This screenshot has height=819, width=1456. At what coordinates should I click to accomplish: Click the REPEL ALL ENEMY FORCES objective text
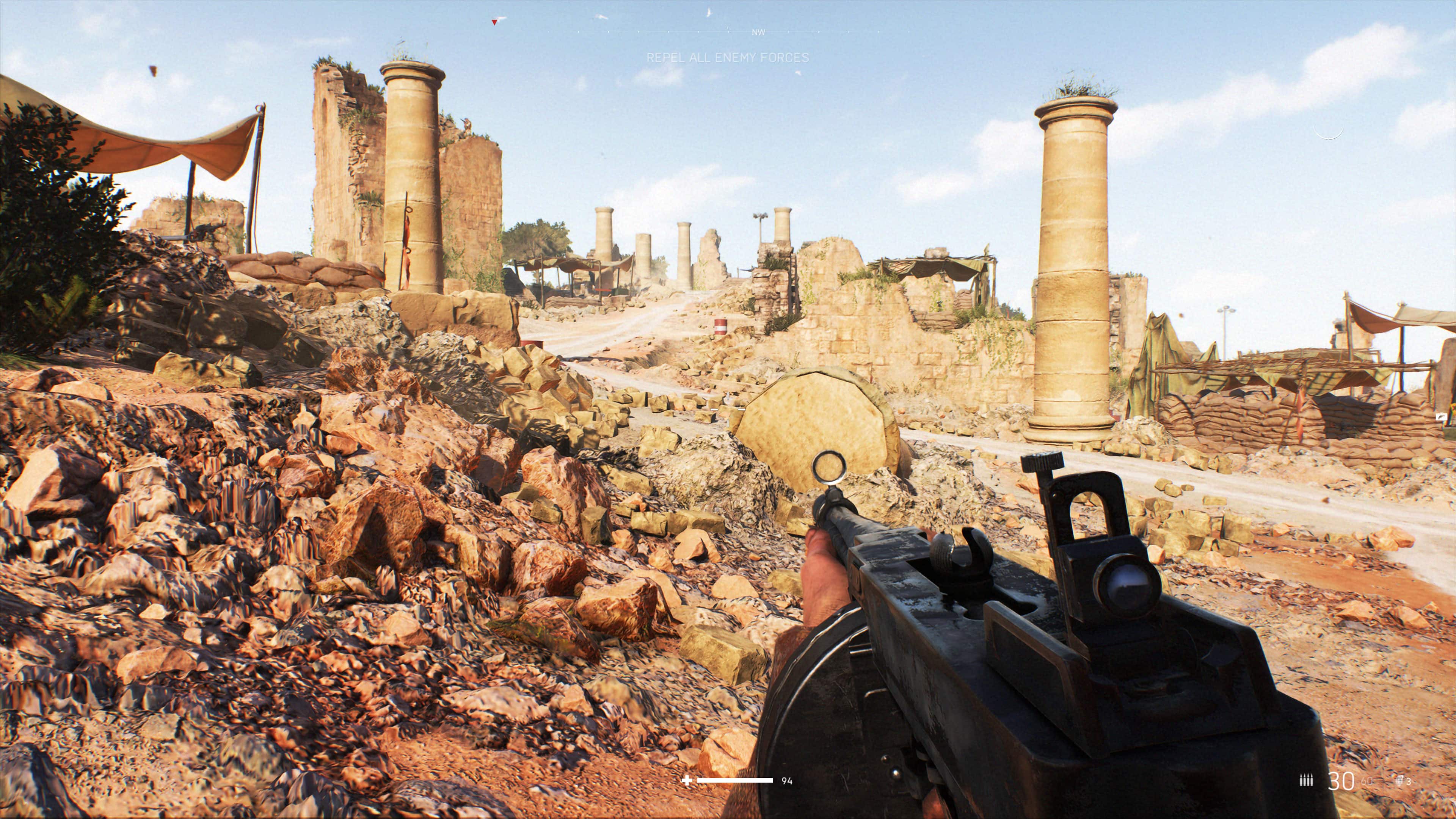[728, 58]
